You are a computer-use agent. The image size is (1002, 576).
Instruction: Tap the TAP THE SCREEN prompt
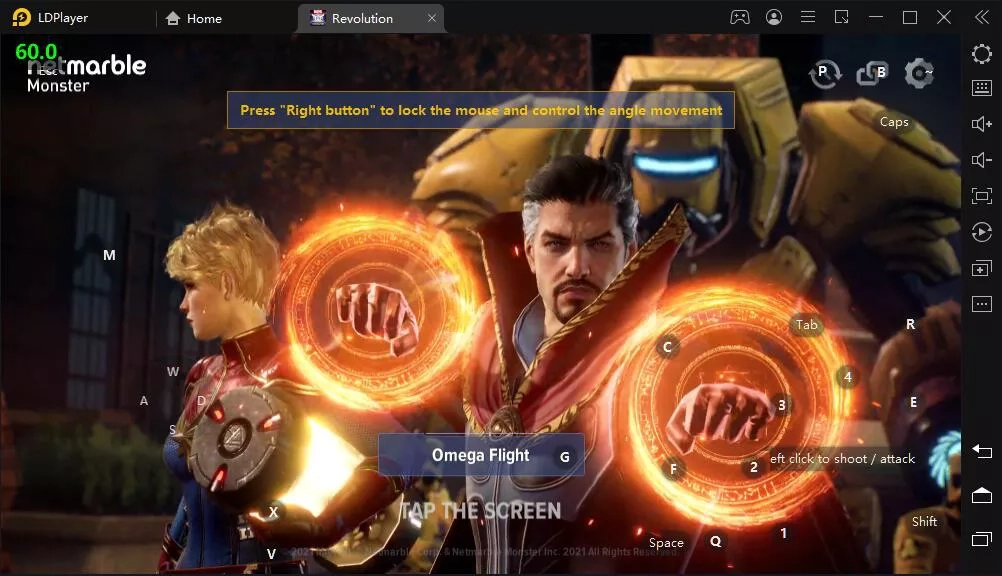pos(481,511)
